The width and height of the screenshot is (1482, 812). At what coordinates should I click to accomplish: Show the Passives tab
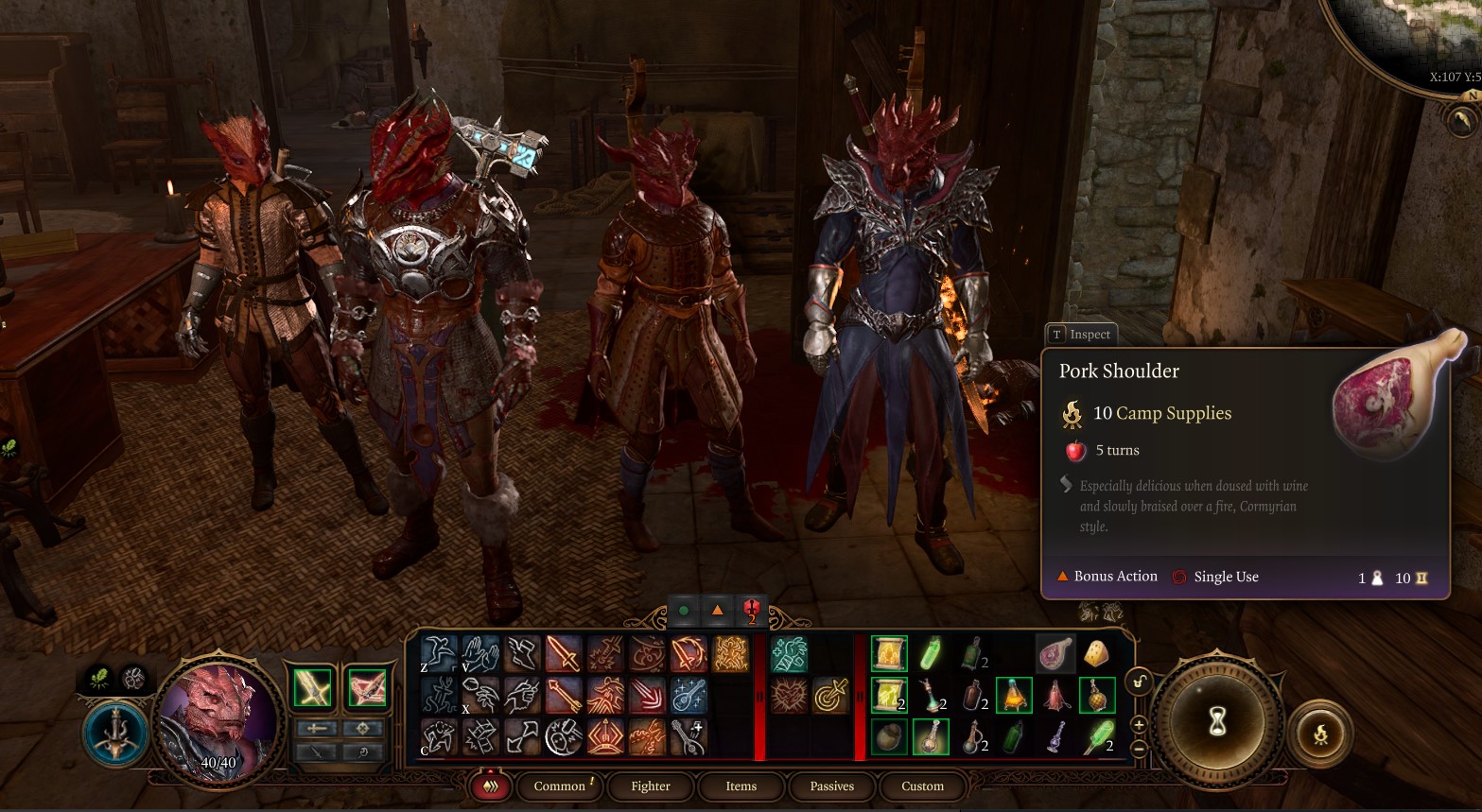click(x=831, y=786)
